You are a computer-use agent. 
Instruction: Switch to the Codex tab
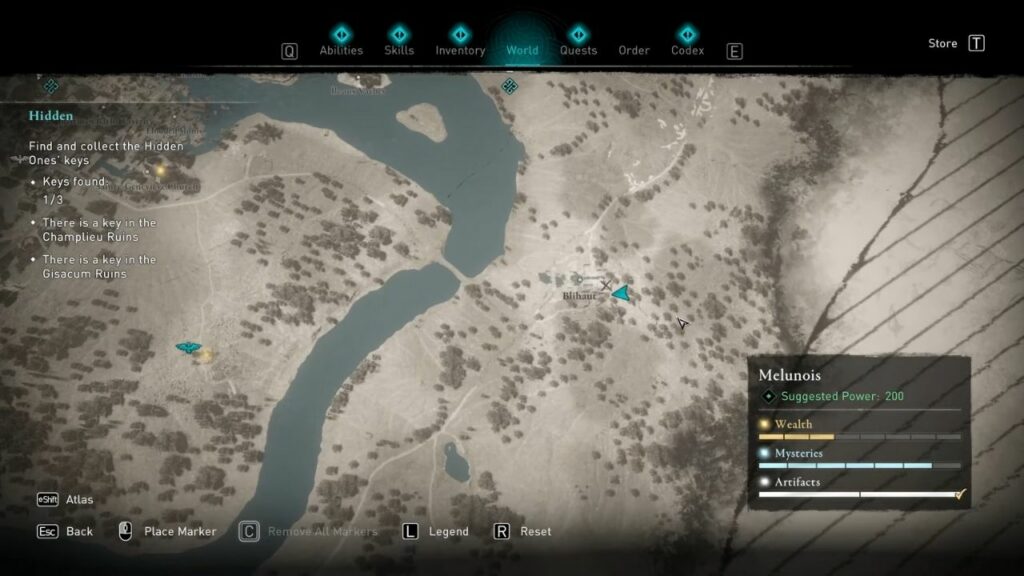(x=687, y=50)
